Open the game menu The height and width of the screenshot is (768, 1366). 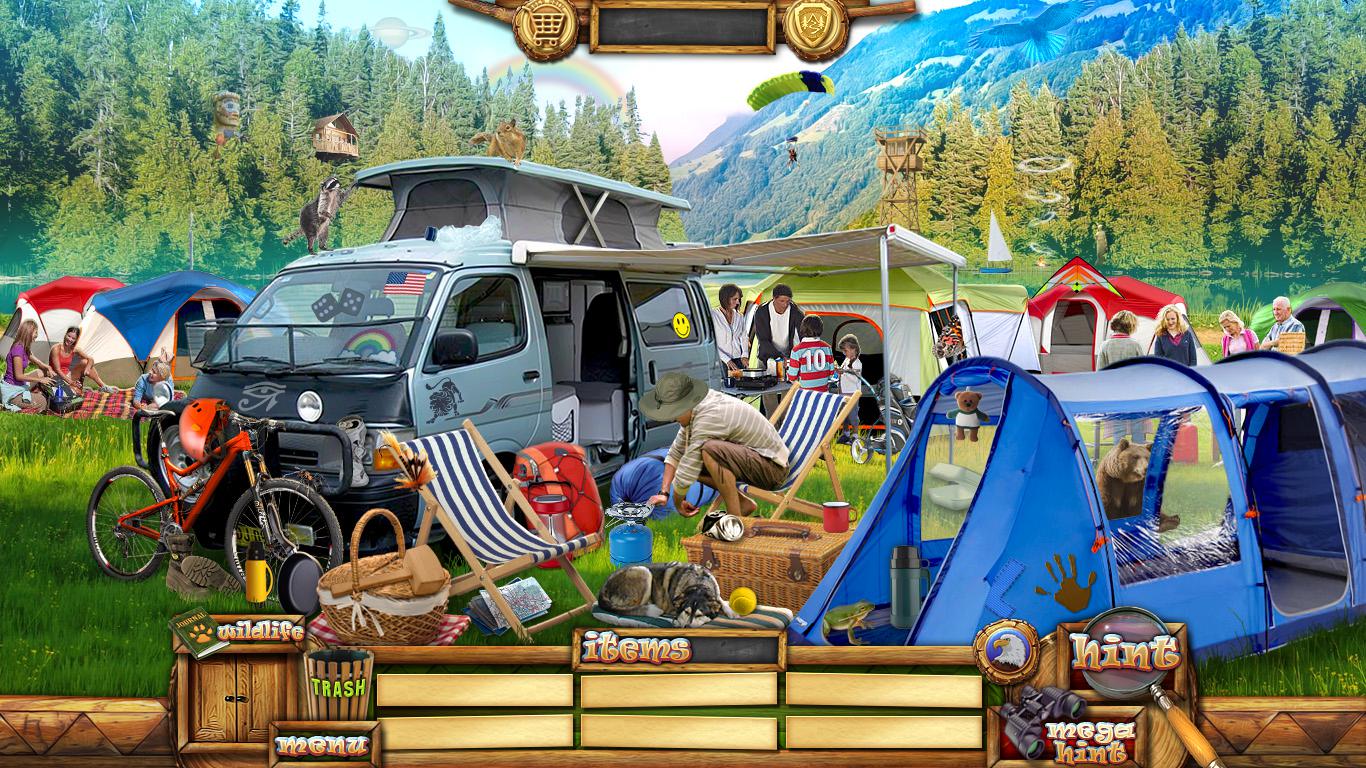pyautogui.click(x=322, y=745)
